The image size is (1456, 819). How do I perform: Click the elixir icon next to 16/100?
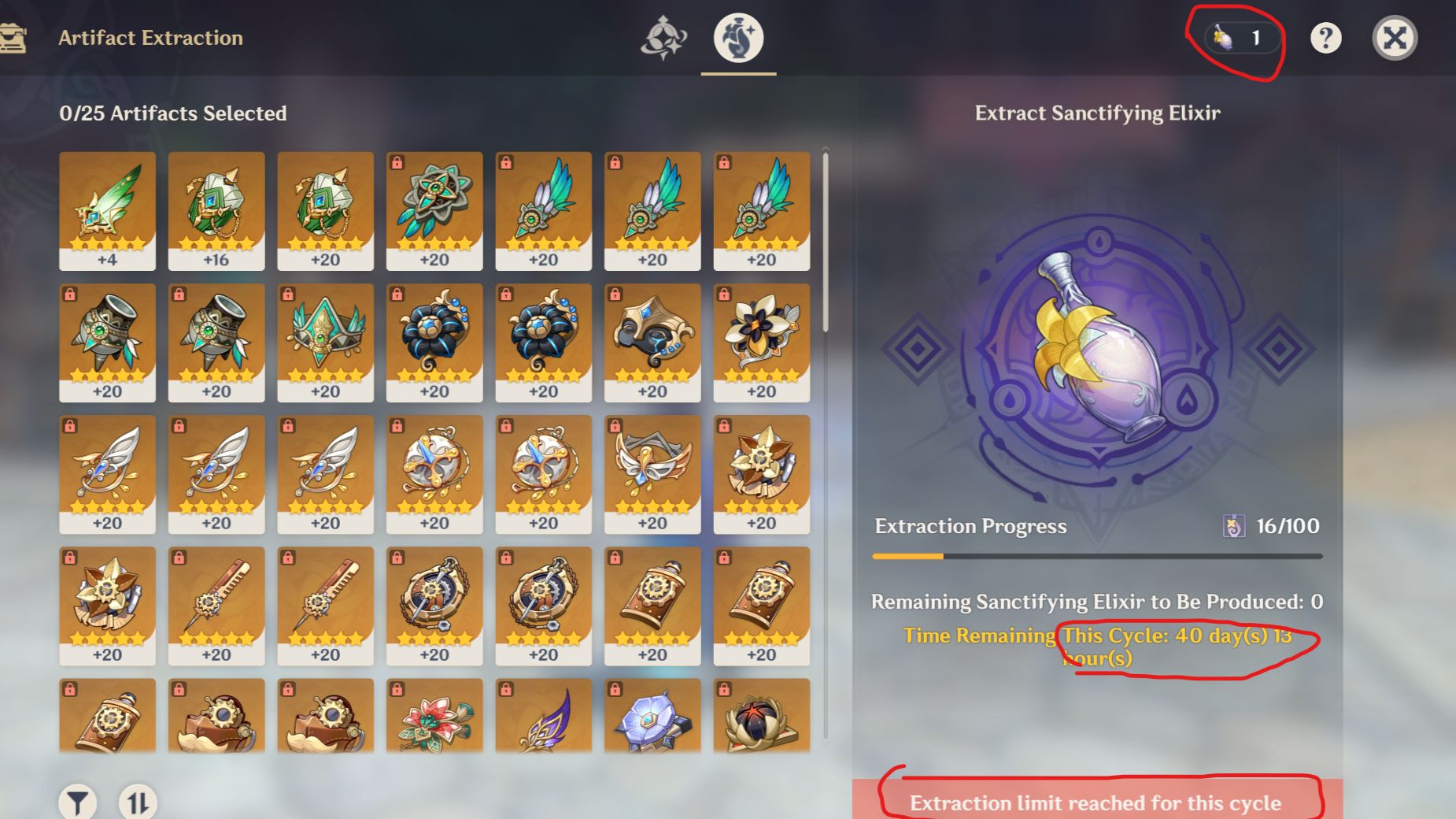click(x=1236, y=526)
